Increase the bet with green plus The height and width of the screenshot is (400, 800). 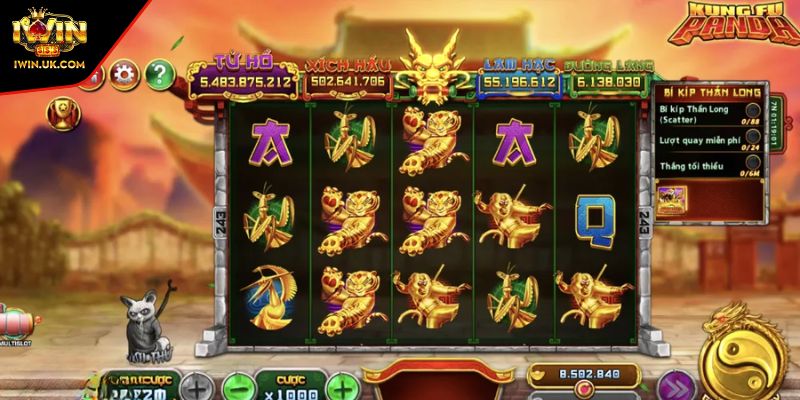pos(341,386)
